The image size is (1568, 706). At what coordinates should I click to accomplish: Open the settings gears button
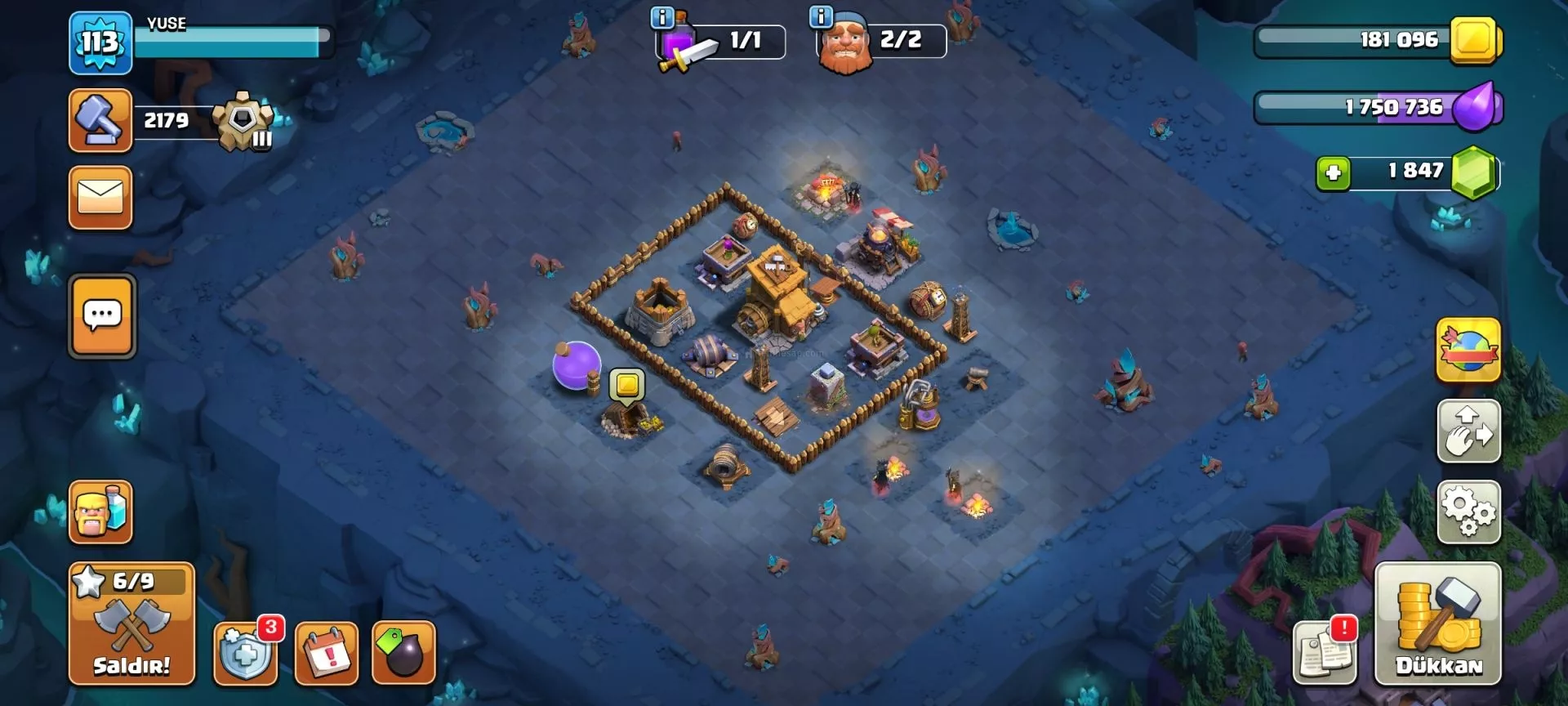pyautogui.click(x=1468, y=512)
